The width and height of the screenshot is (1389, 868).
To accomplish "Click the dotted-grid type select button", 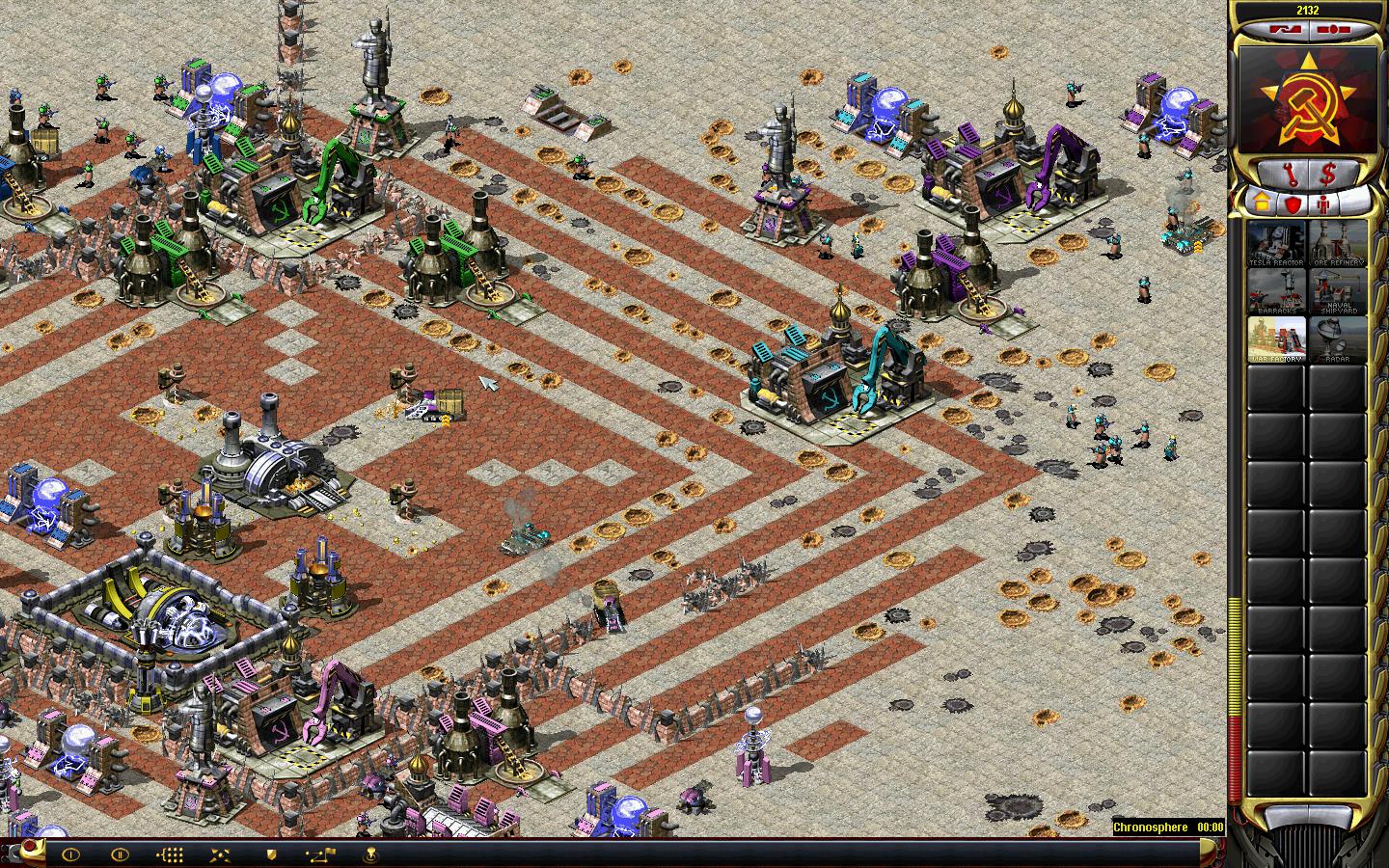I will (170, 854).
